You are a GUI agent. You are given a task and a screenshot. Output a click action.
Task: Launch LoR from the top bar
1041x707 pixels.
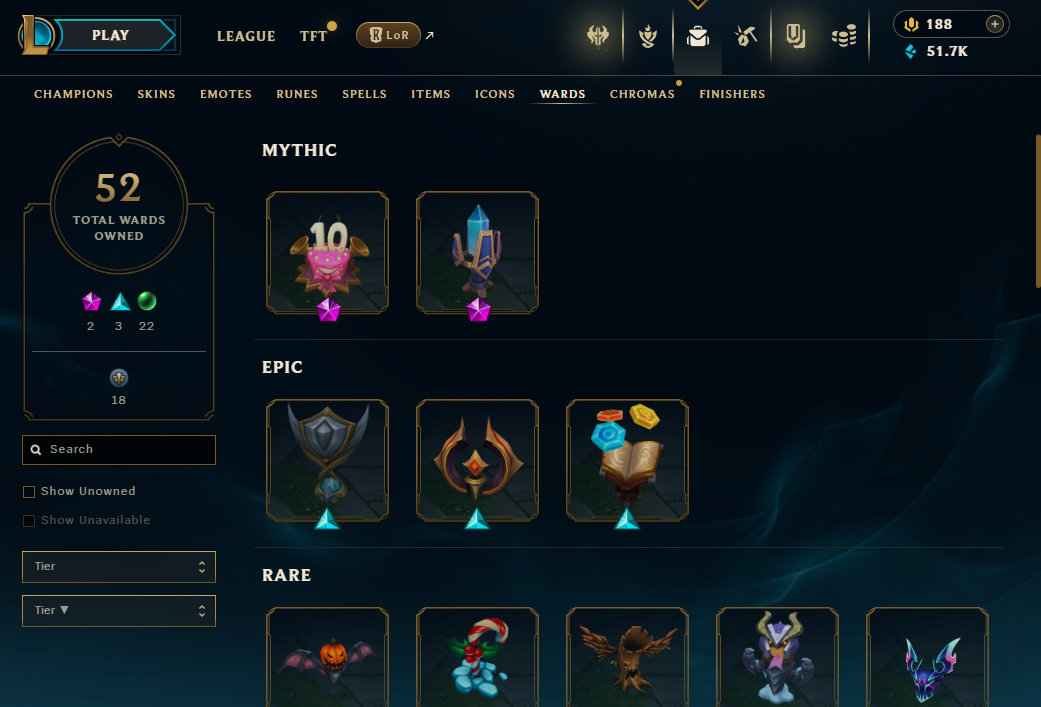pyautogui.click(x=388, y=36)
